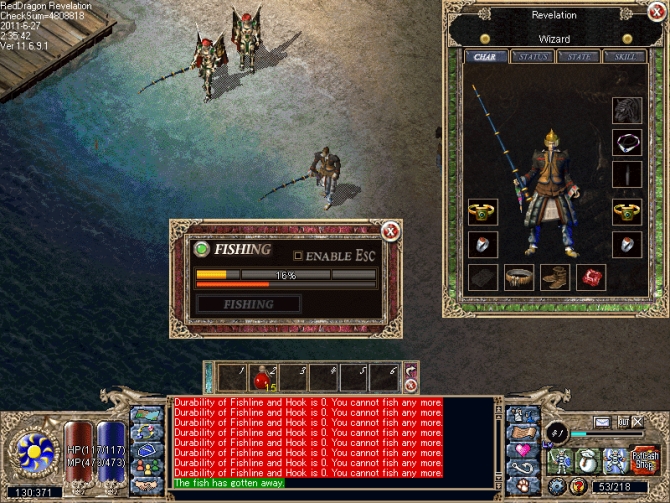Close the fishing window
670x503 pixels.
[391, 232]
